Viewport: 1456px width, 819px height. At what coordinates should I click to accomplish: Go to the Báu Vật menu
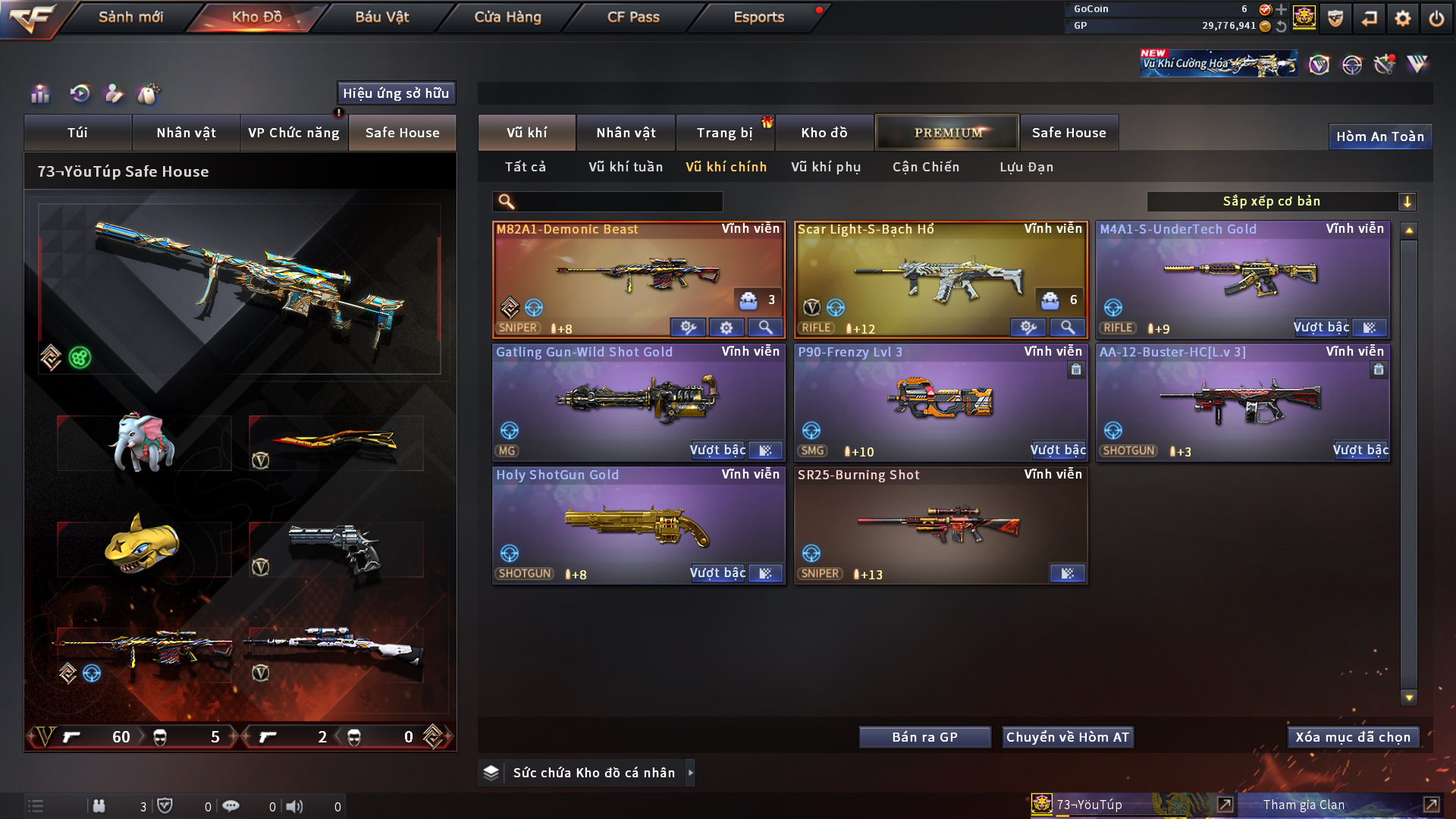tap(381, 17)
